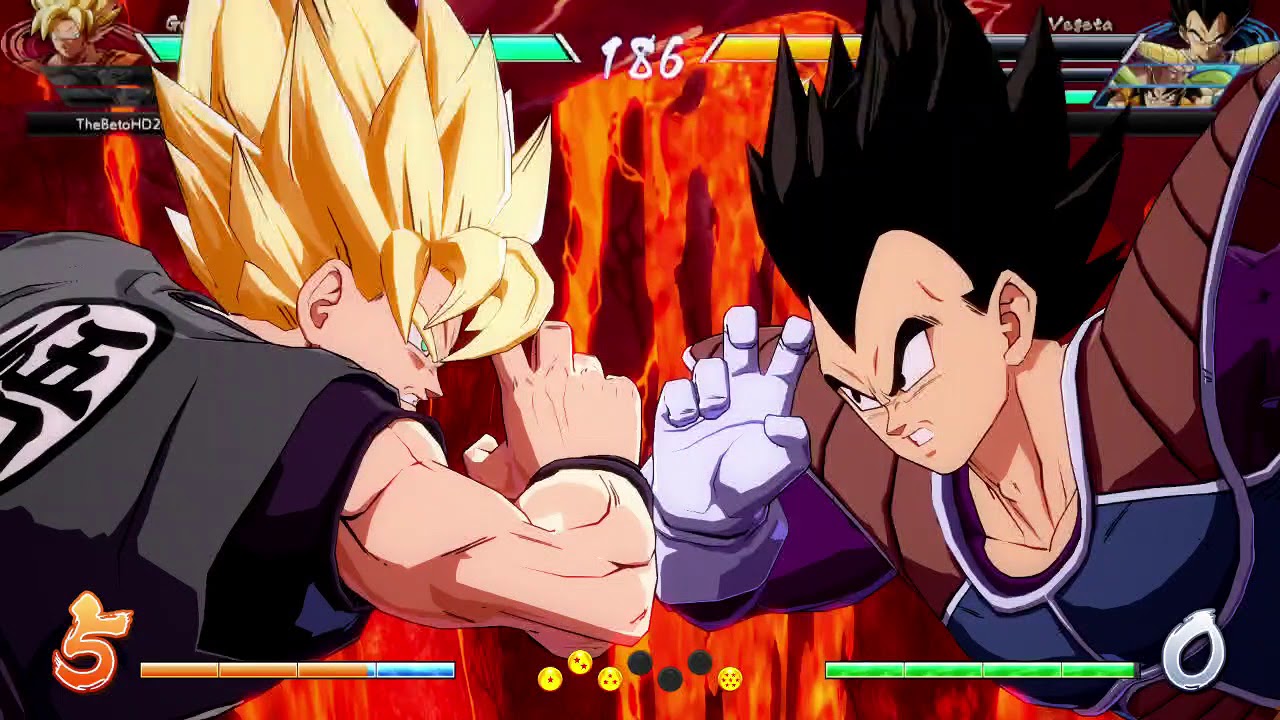Select the four-star Dragon Ball icon
1280x720 pixels.
tap(730, 679)
